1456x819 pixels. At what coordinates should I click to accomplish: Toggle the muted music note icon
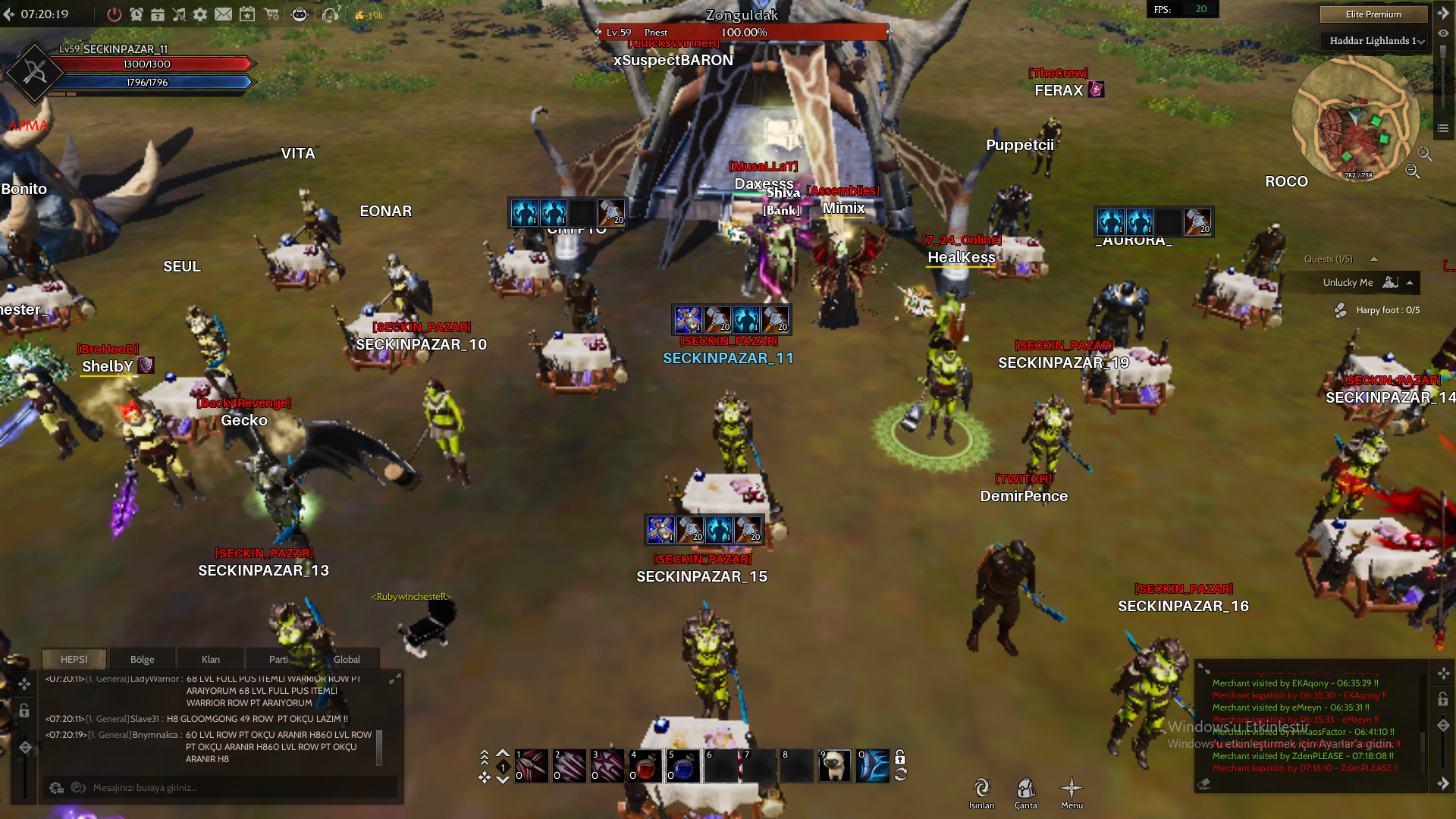[179, 14]
